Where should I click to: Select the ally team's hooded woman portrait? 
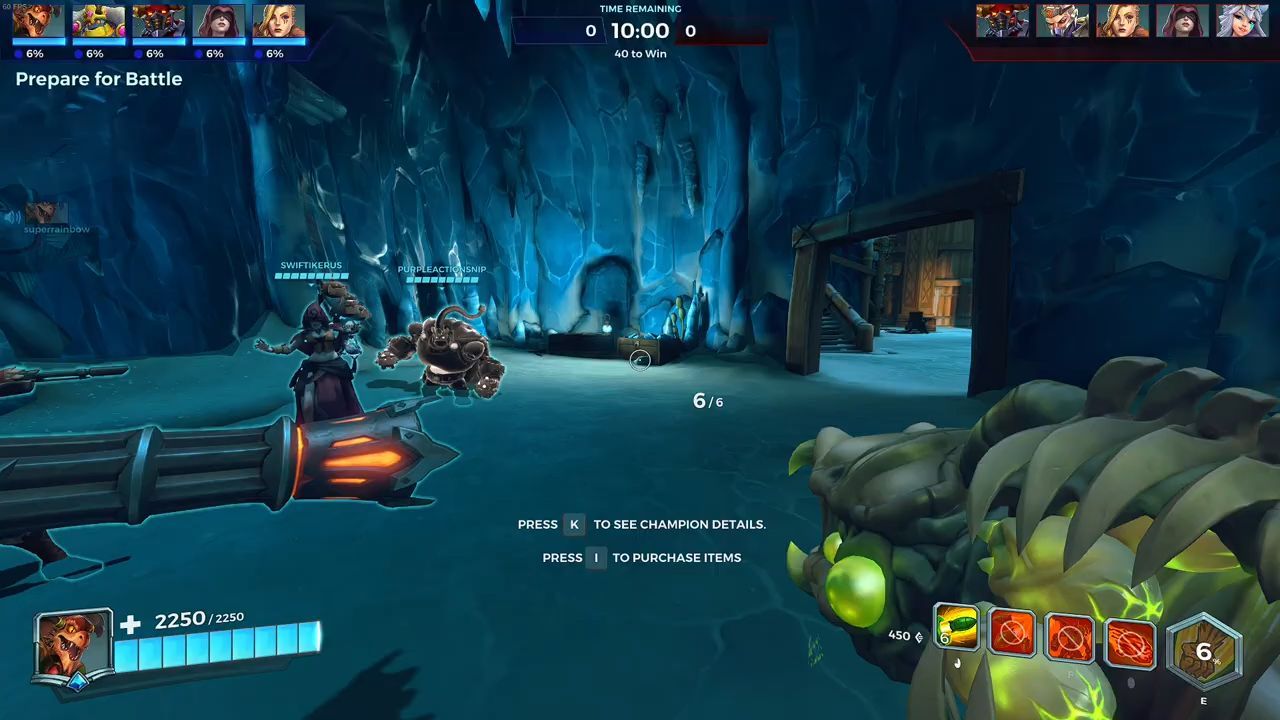click(219, 21)
